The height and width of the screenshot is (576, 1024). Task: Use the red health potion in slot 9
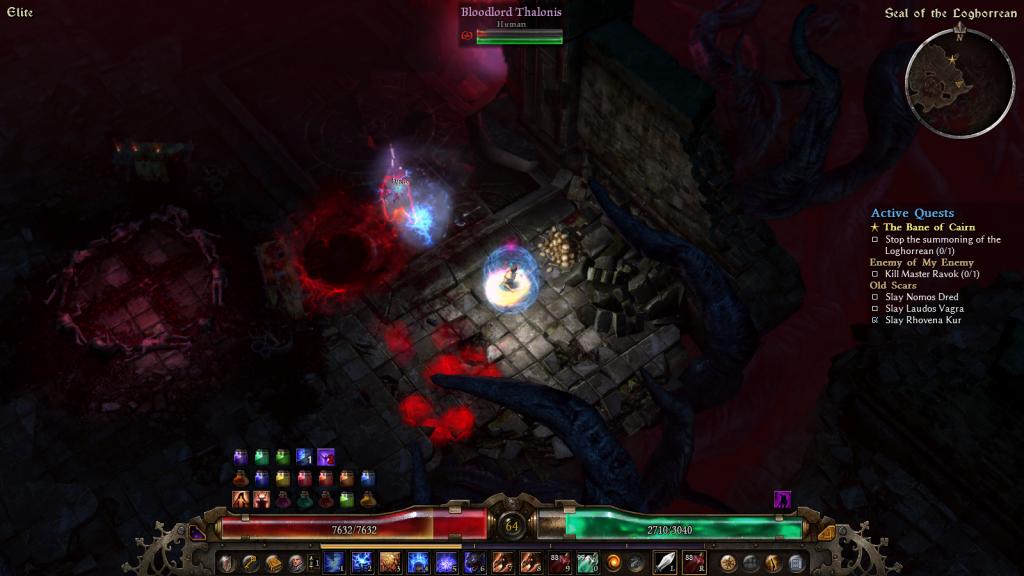coord(560,562)
